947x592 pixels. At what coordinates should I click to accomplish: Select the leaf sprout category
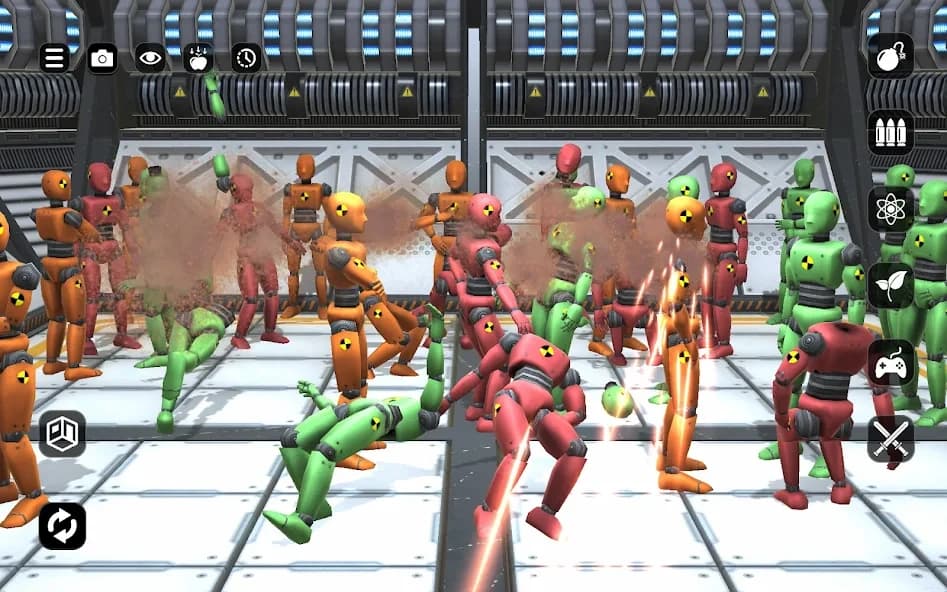[x=890, y=286]
